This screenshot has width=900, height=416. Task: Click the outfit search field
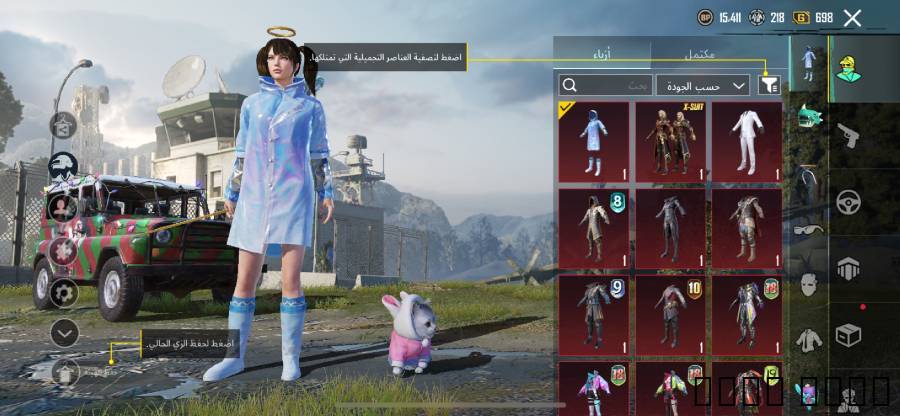tap(606, 86)
